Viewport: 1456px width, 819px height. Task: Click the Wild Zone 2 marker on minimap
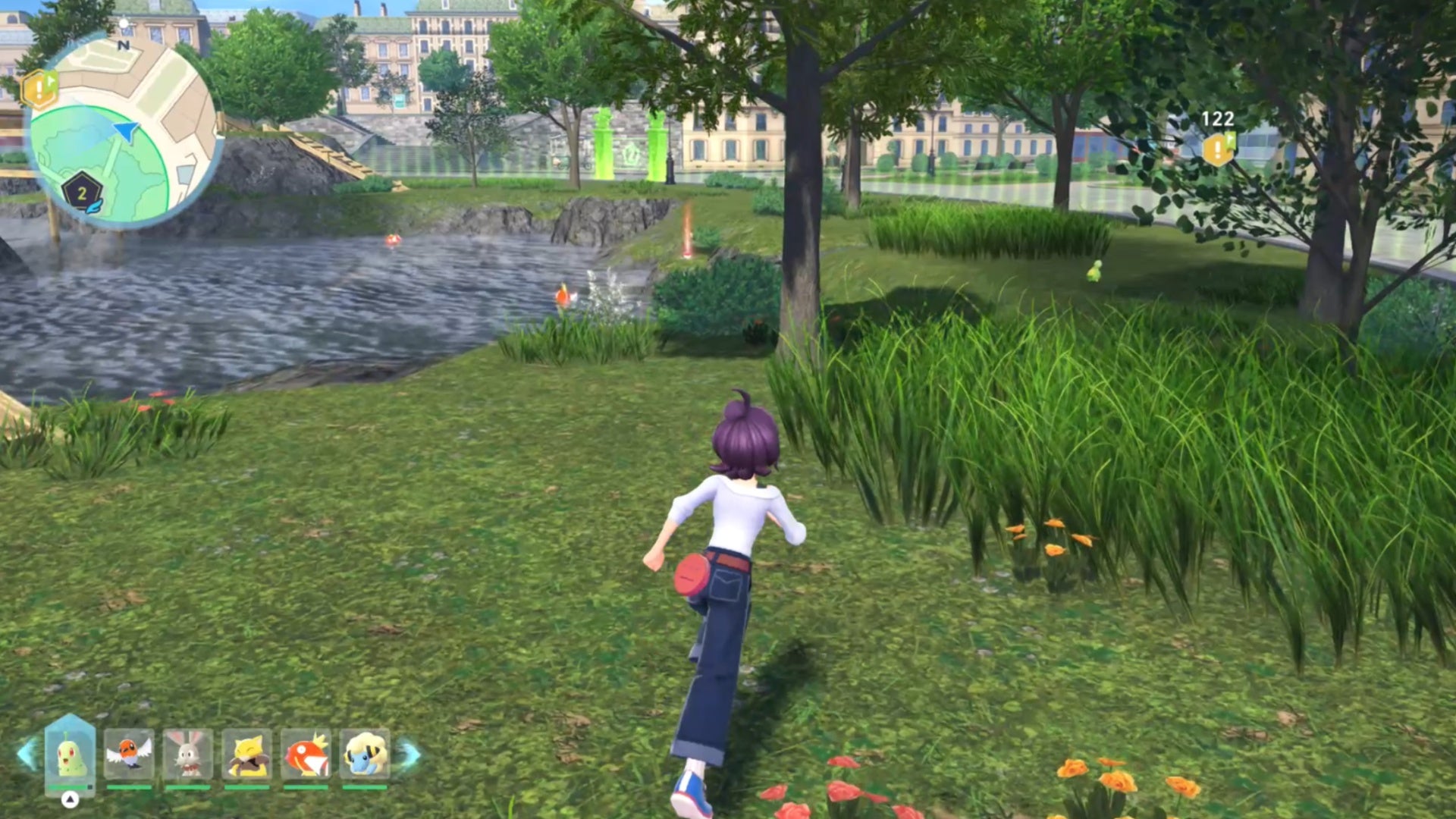(82, 193)
